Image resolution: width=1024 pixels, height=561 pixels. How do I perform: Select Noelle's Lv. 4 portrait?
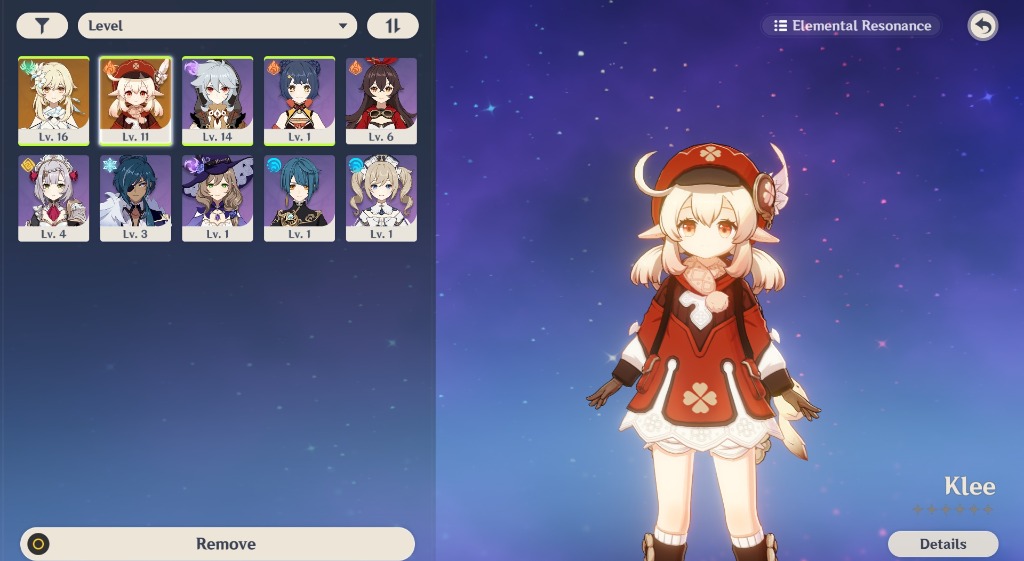pos(54,198)
